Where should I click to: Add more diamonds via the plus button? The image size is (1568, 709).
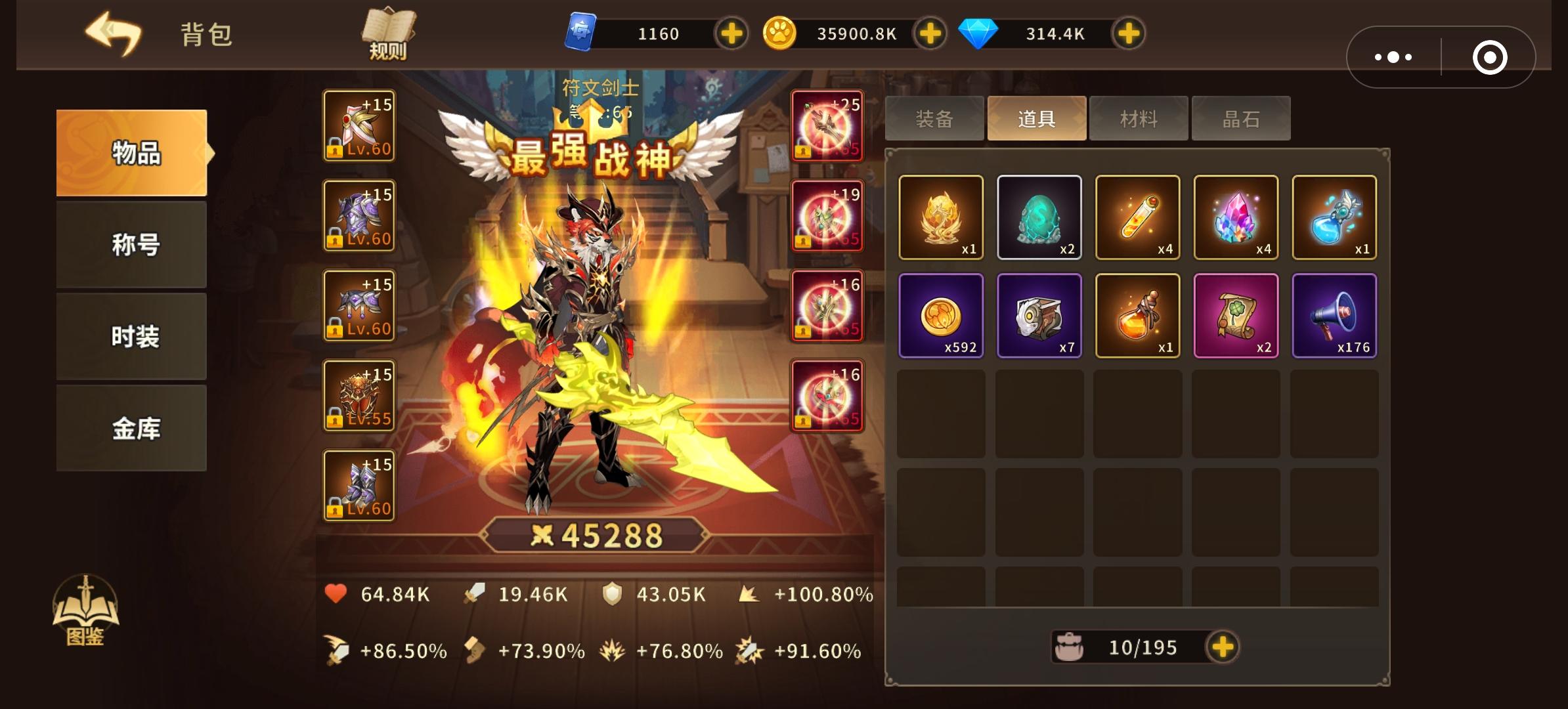tap(1128, 35)
